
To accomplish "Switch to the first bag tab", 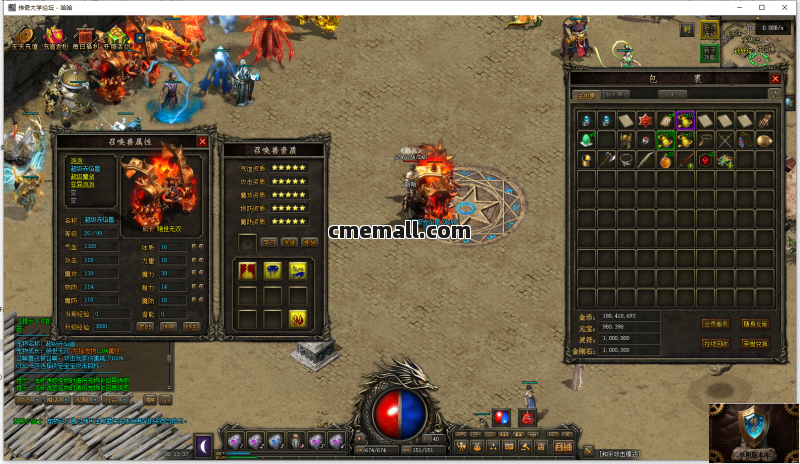I will click(586, 95).
